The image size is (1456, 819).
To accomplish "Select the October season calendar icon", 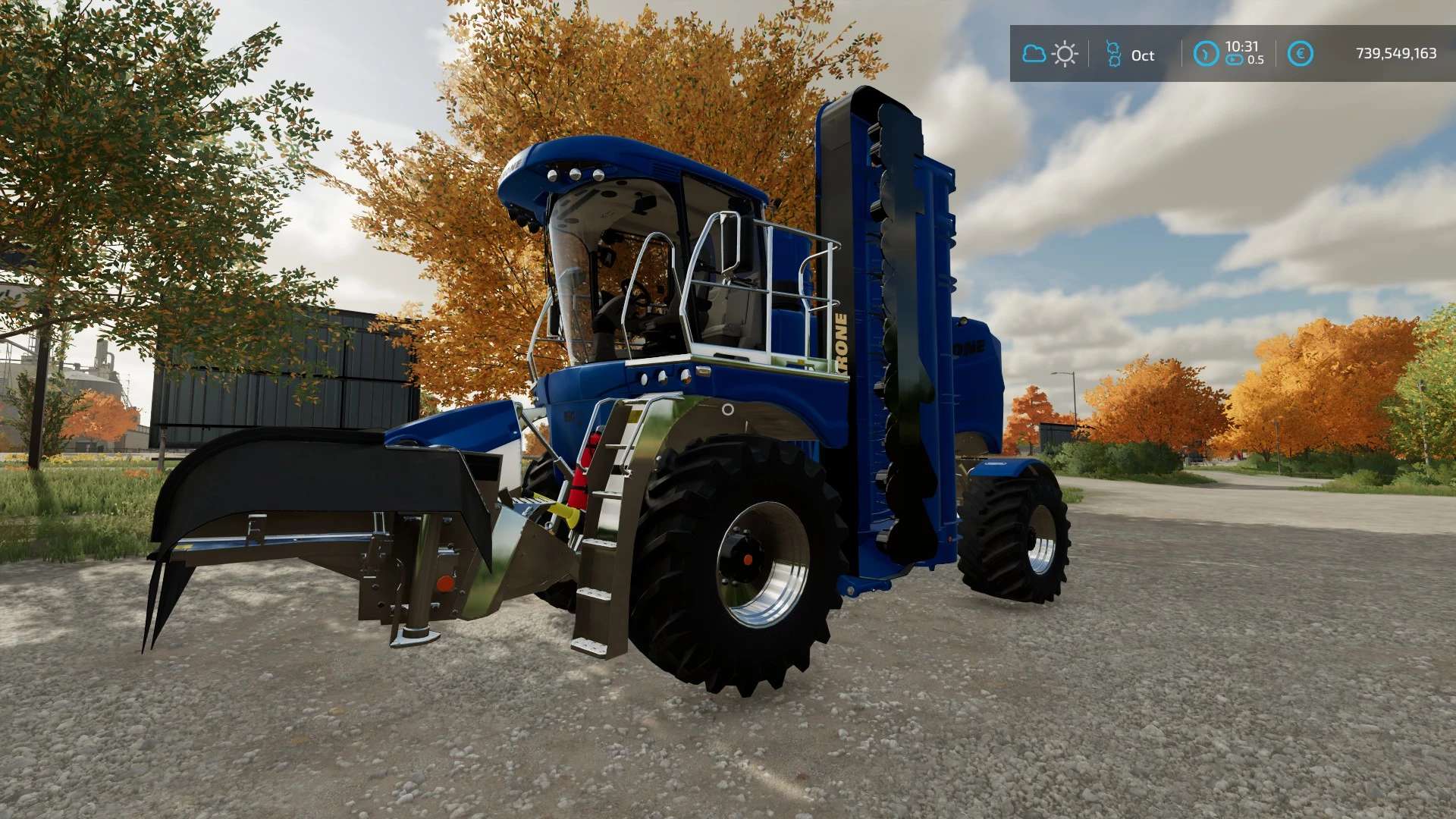I will [1113, 54].
